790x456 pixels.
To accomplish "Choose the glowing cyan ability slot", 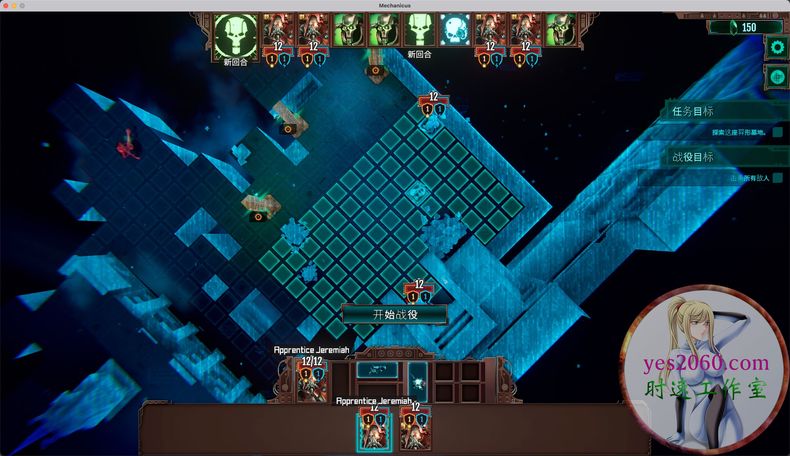I will pos(417,381).
